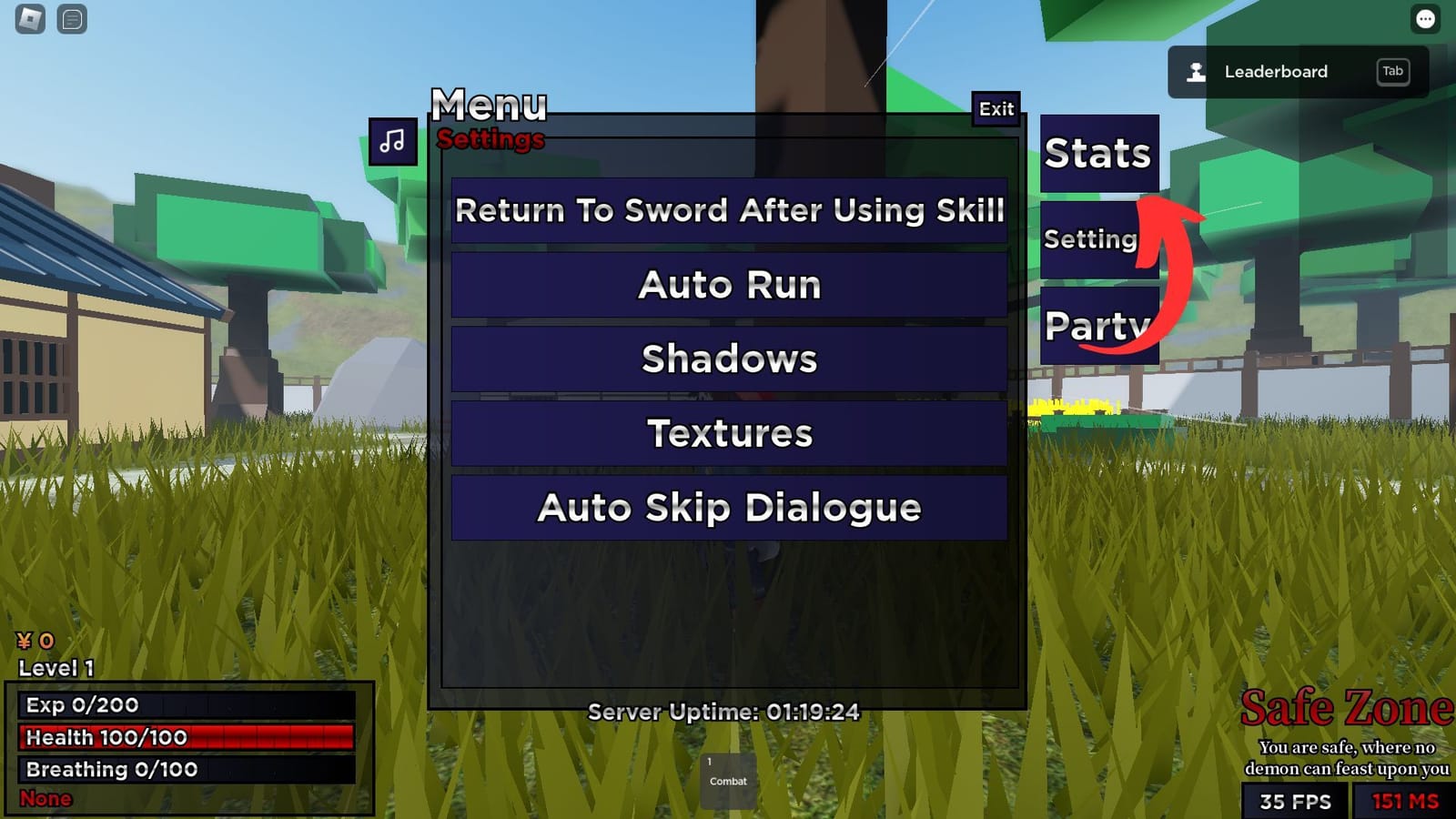Click the yen currency symbol

click(x=23, y=642)
